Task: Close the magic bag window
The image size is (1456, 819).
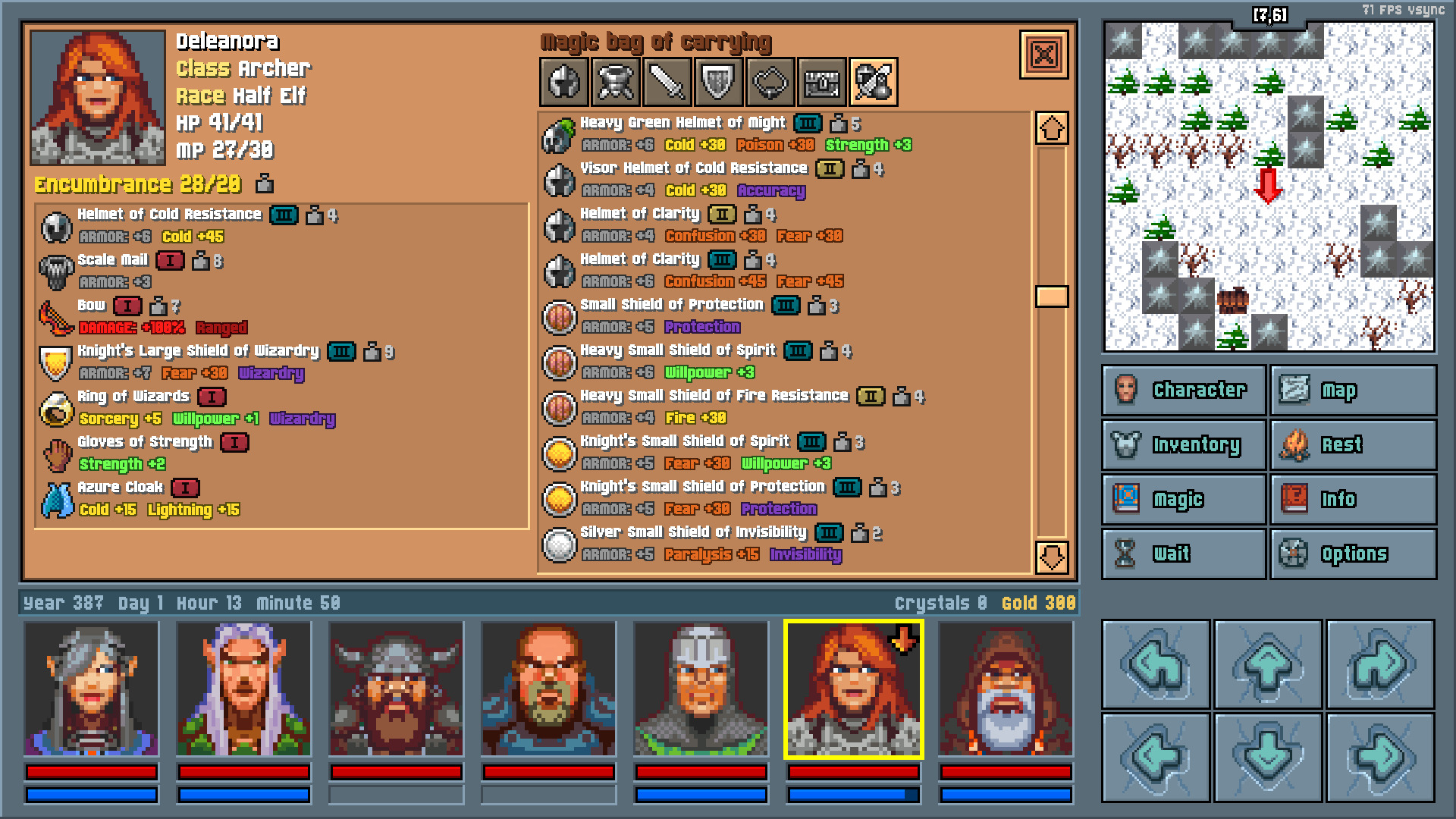Action: point(1045,55)
